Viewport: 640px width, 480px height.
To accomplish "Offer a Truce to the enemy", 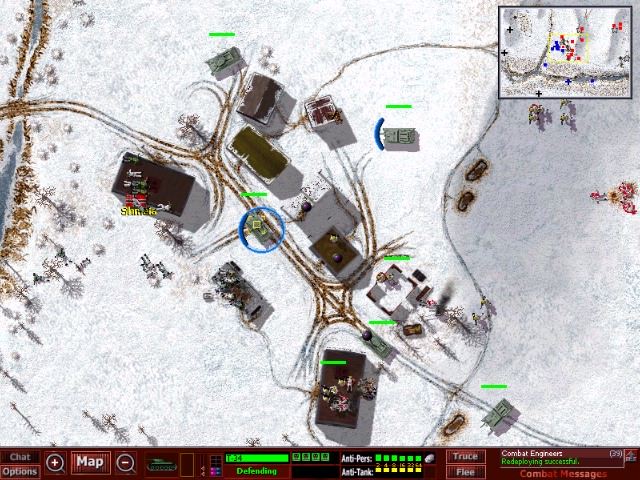I will [x=465, y=457].
